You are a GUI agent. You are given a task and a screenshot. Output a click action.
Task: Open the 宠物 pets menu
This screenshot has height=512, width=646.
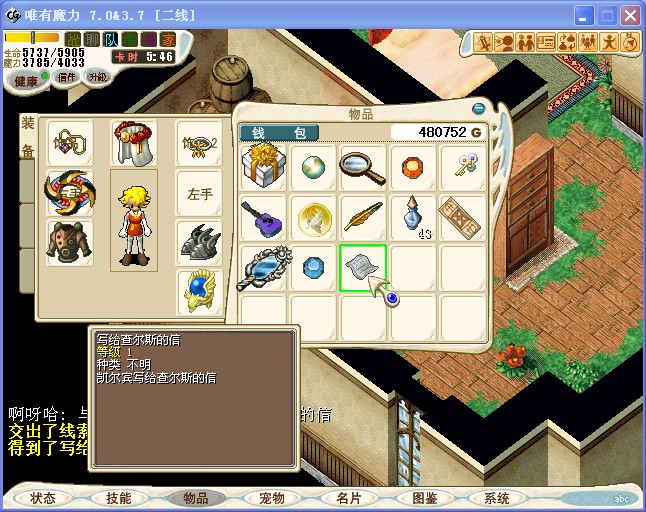tap(272, 498)
